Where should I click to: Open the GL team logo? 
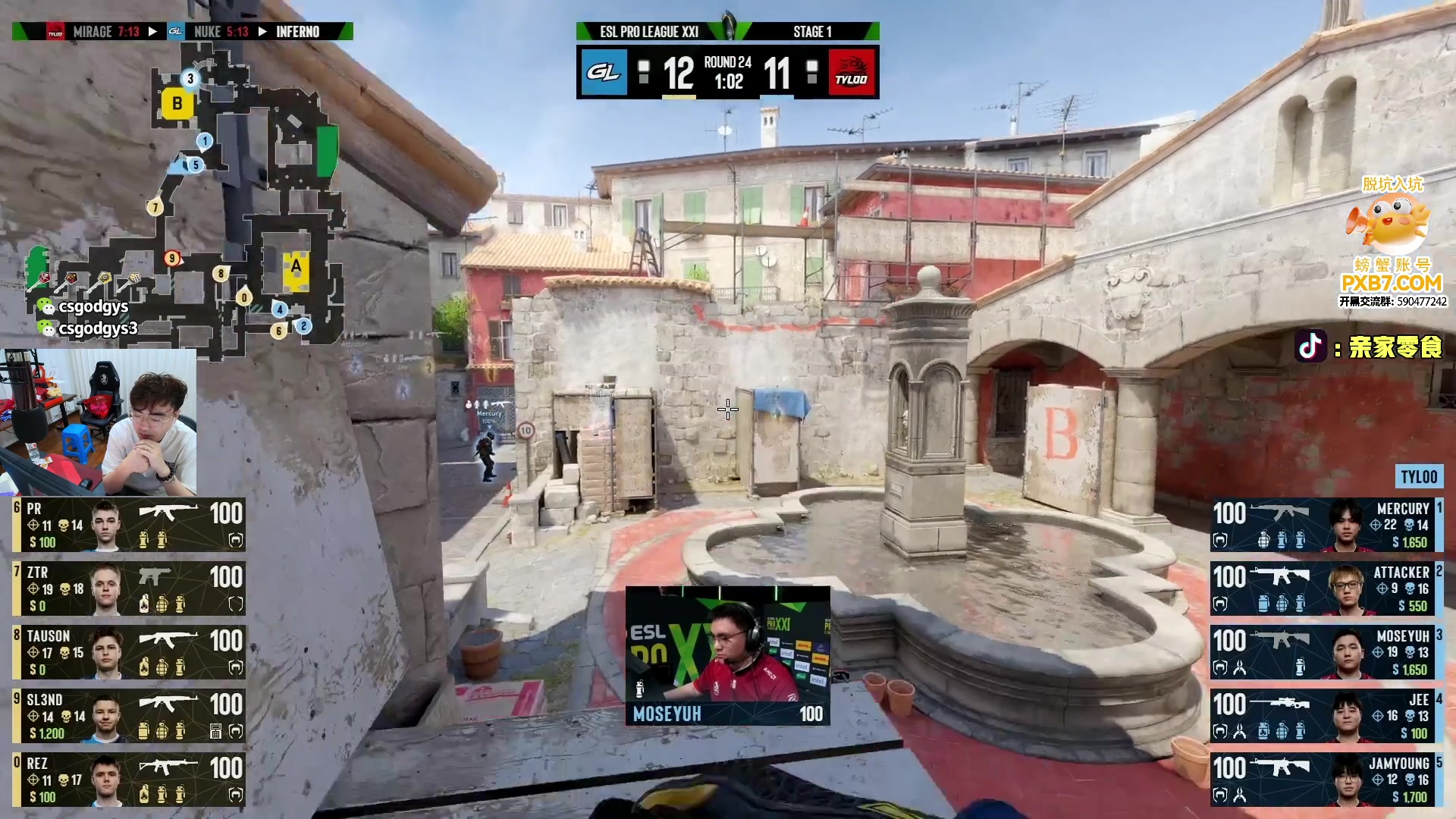[x=604, y=73]
